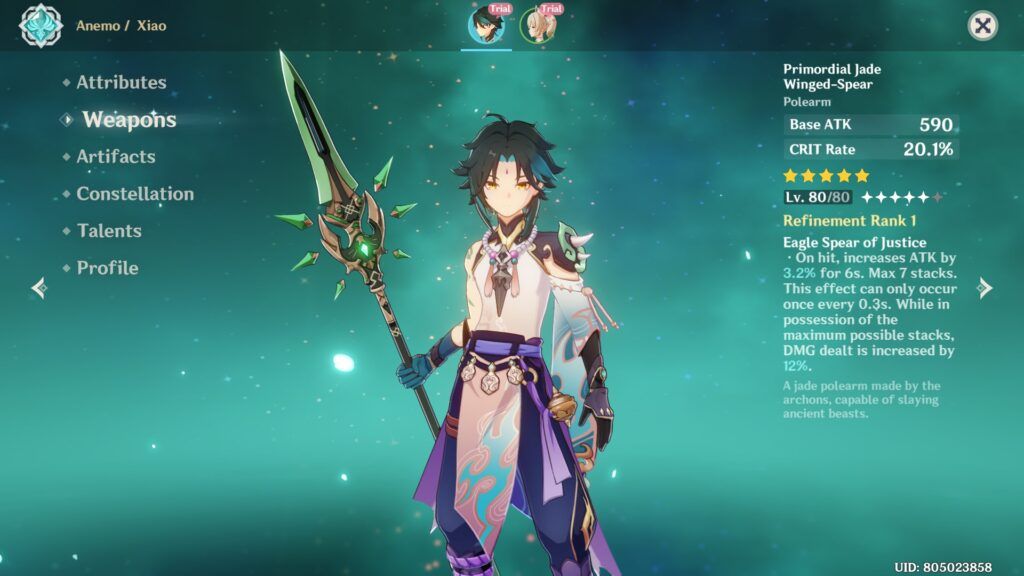Click the left arrow for previous character
Screen dimensions: 1024x576
[39, 288]
